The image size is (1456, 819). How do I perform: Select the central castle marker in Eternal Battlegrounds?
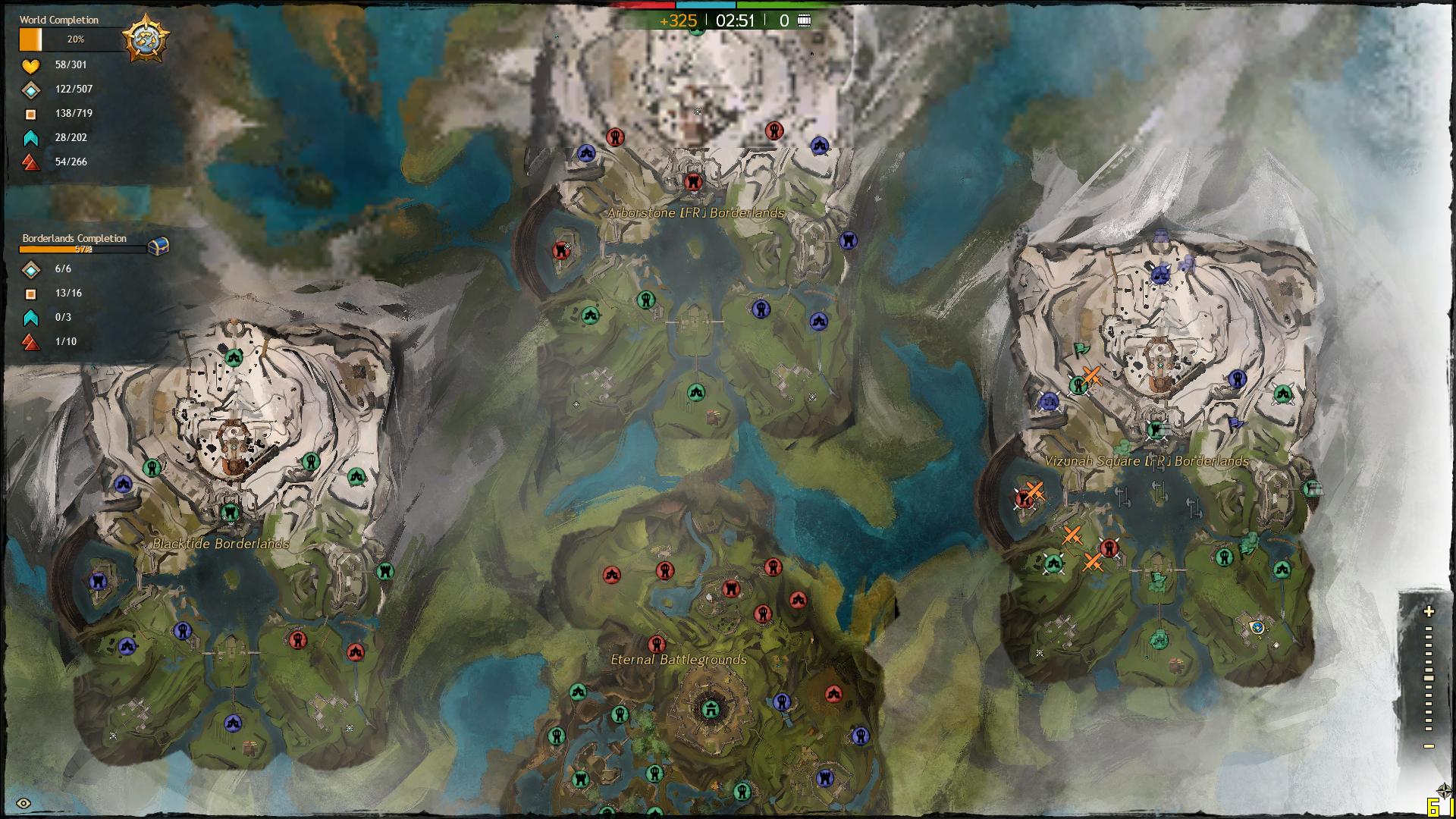tap(711, 709)
